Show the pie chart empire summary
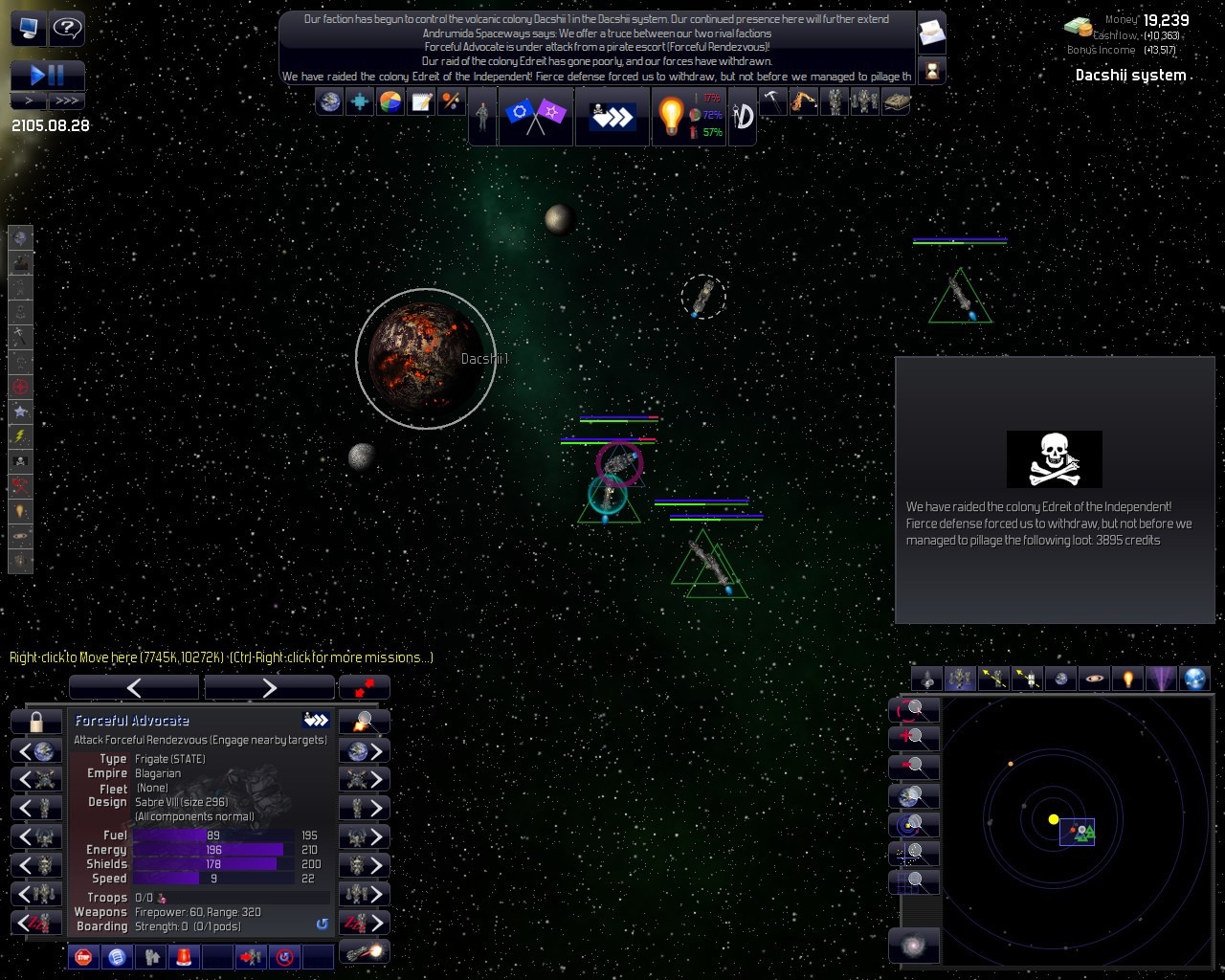 tap(390, 101)
